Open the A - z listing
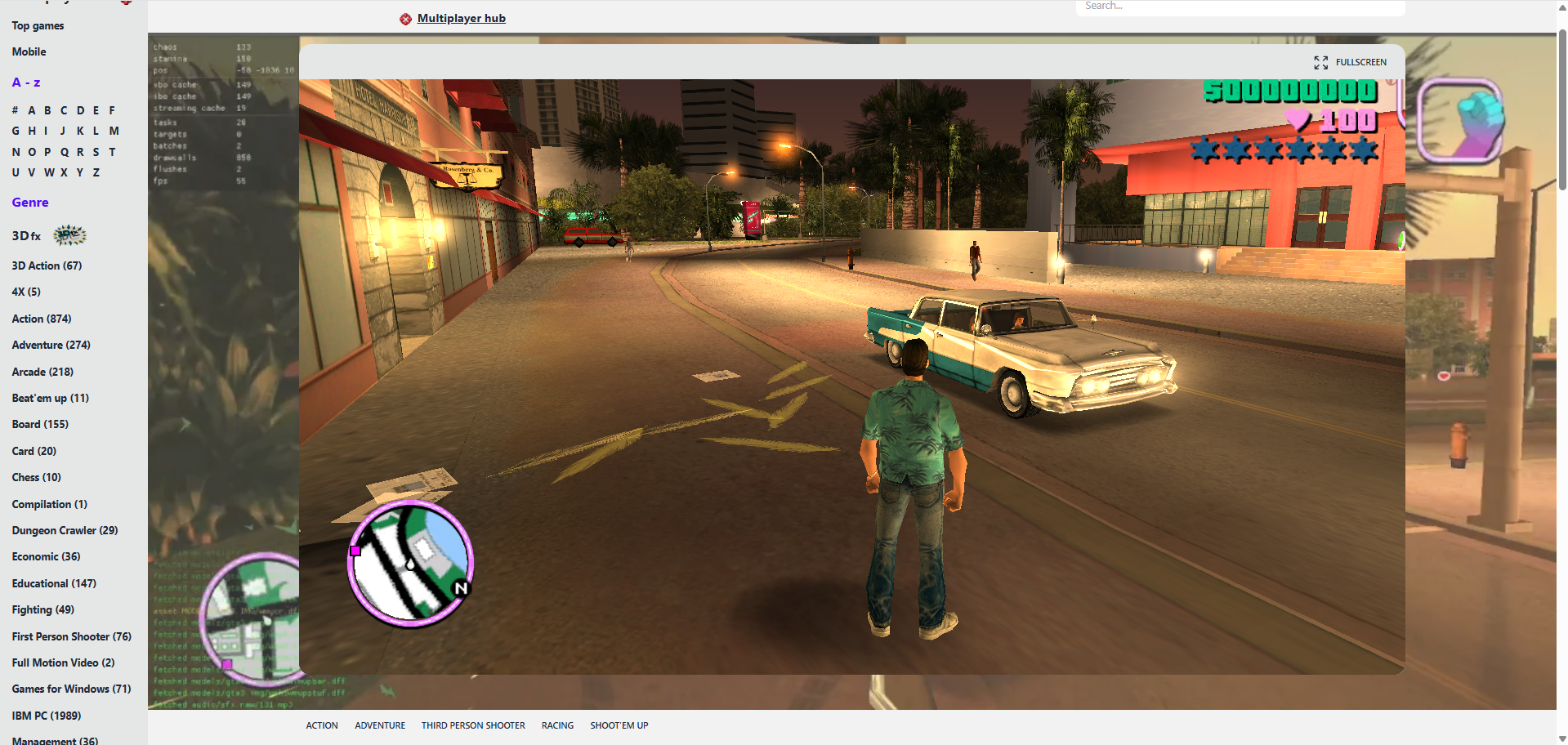1568x745 pixels. (25, 82)
